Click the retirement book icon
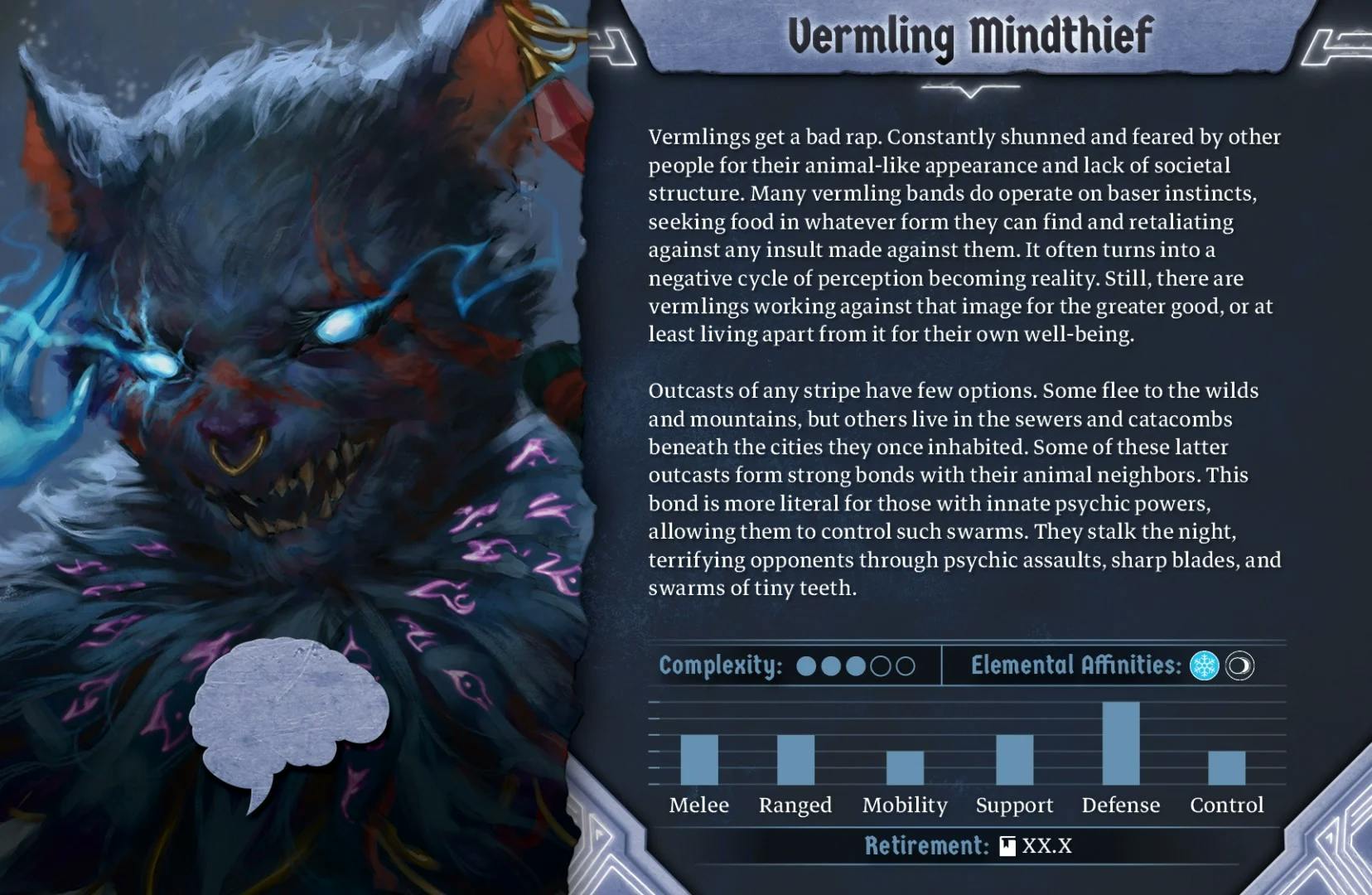This screenshot has height=895, width=1372. pyautogui.click(x=1007, y=846)
